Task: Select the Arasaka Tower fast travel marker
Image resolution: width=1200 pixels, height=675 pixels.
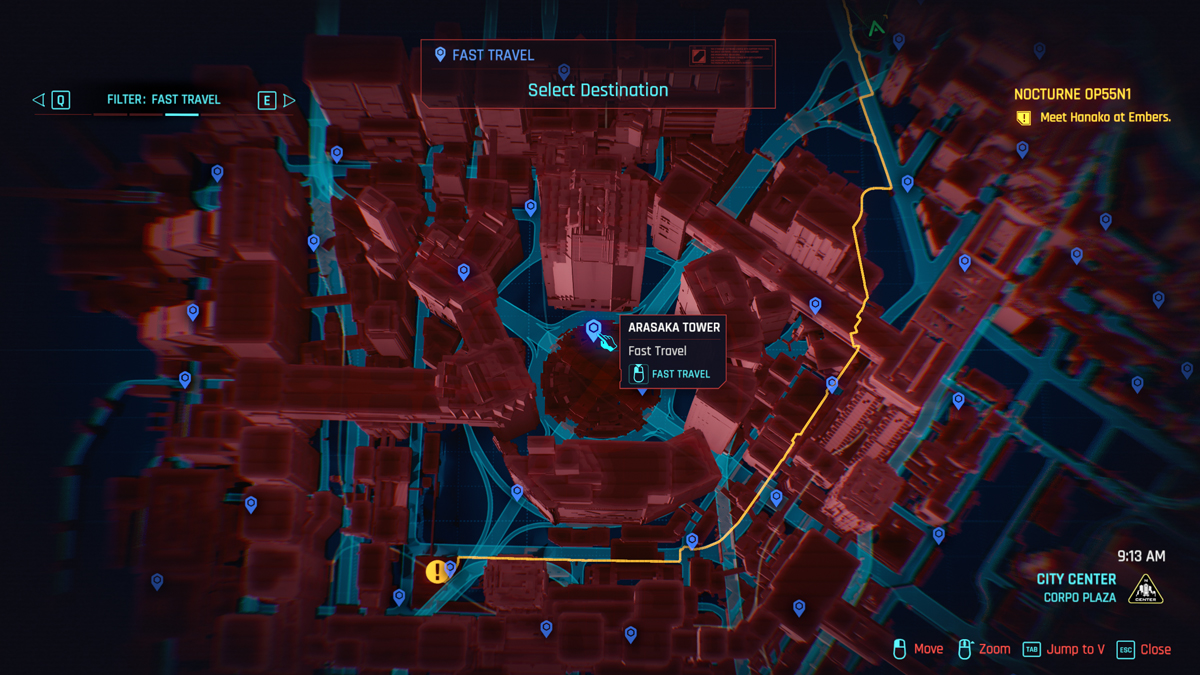Action: (594, 329)
